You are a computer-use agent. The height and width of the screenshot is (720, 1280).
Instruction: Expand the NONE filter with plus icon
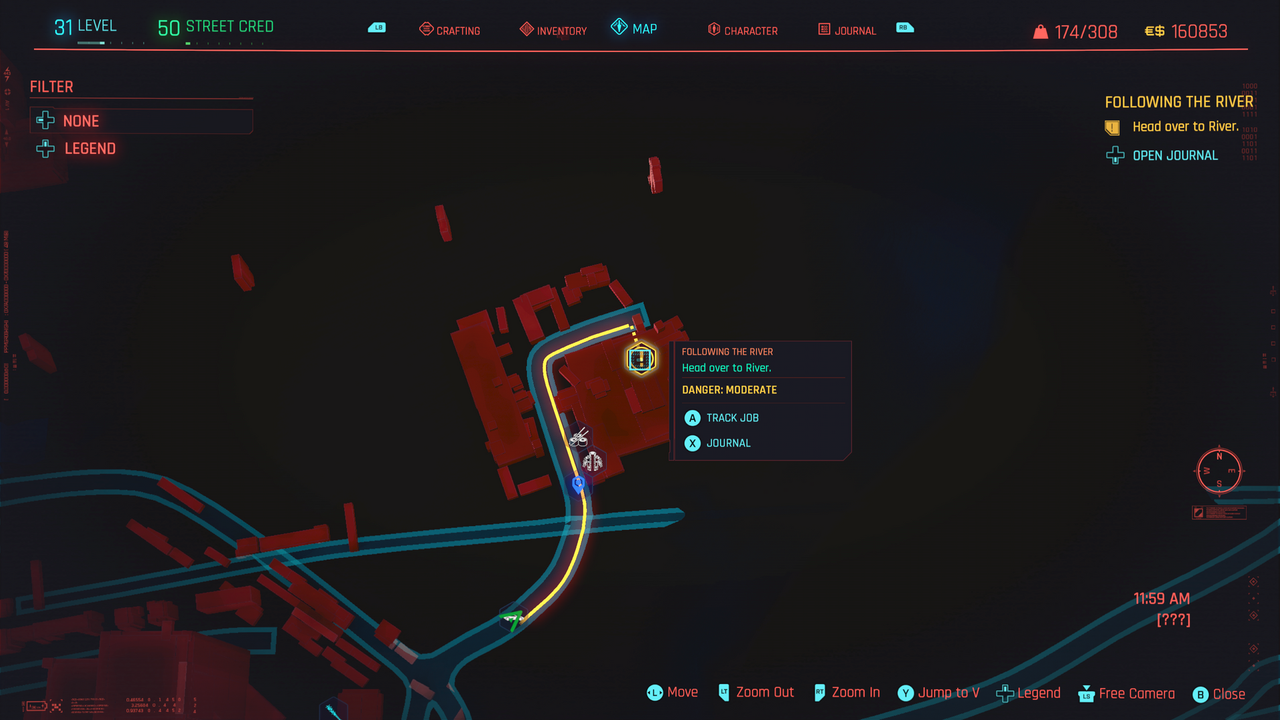click(44, 120)
